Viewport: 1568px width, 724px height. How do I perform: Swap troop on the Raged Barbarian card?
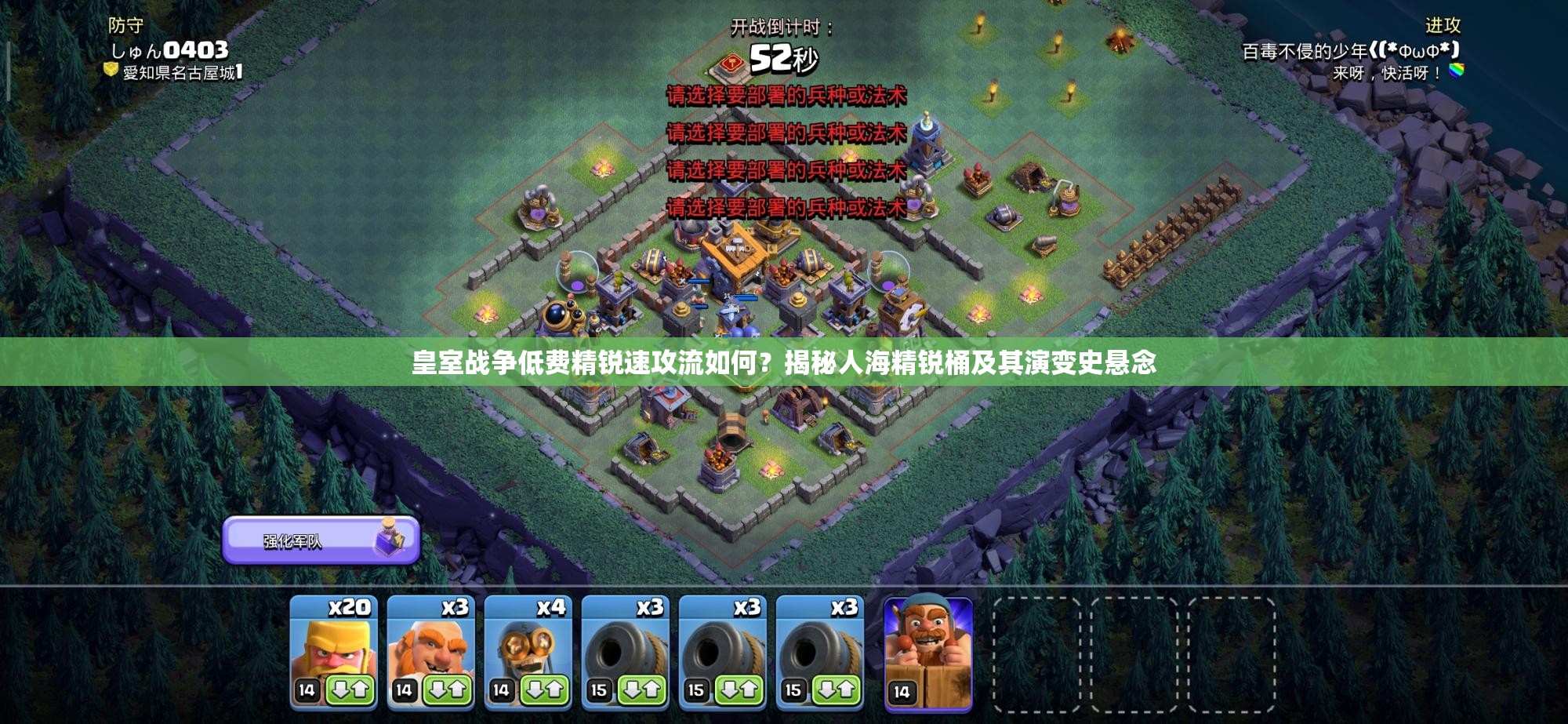(350, 690)
